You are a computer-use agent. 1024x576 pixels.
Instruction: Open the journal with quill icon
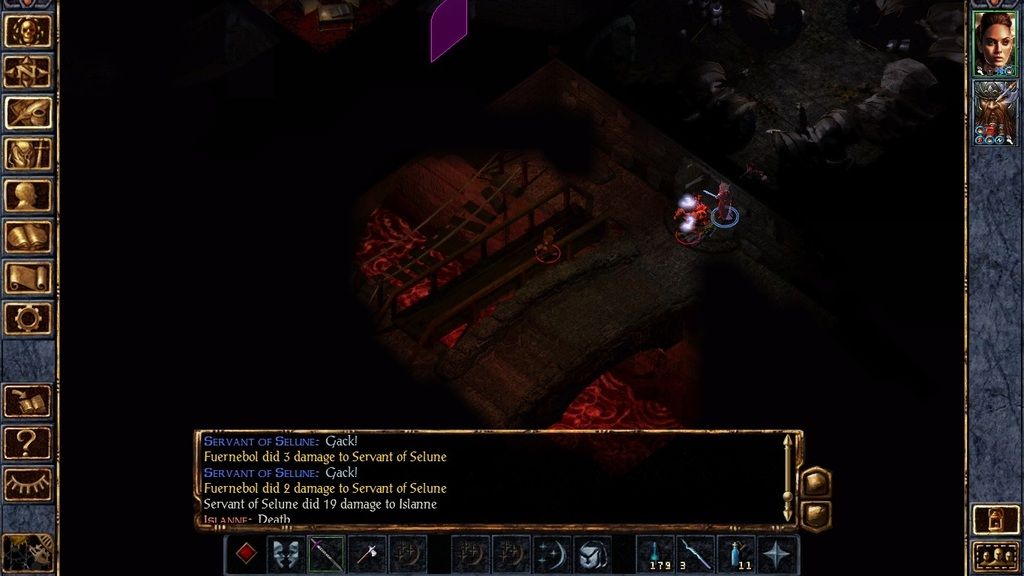(x=28, y=112)
